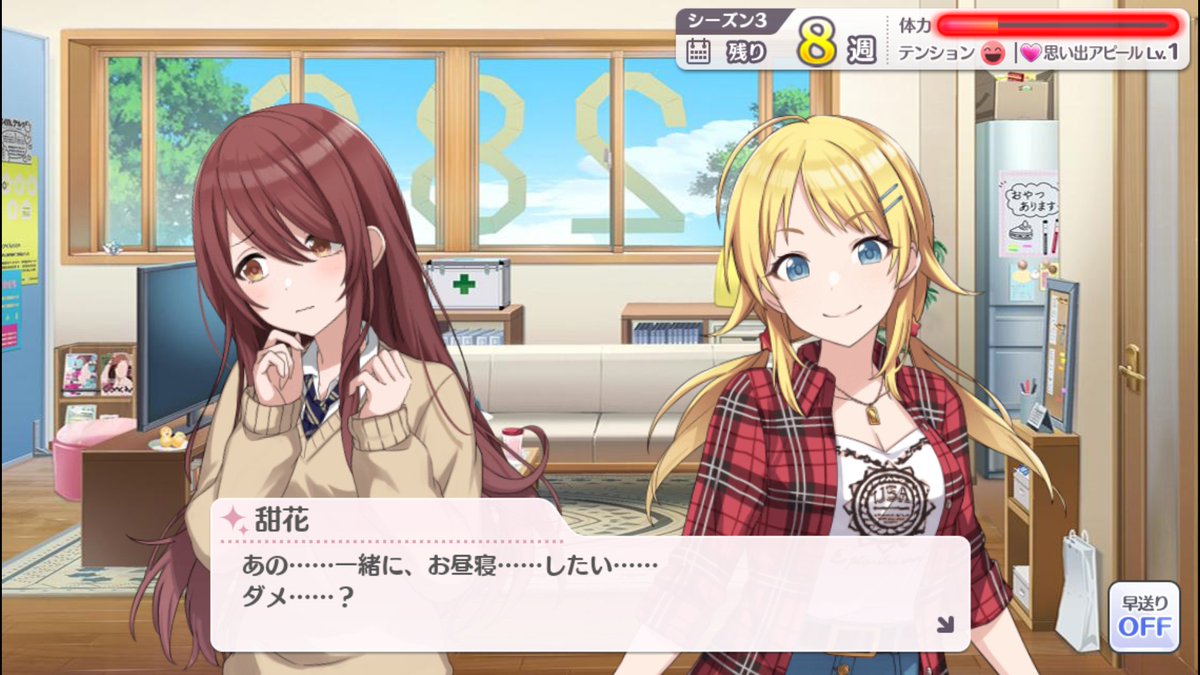Screen dimensions: 1200x675
Task: Toggle the 早送り fast-forward OFF button
Action: 1144,617
